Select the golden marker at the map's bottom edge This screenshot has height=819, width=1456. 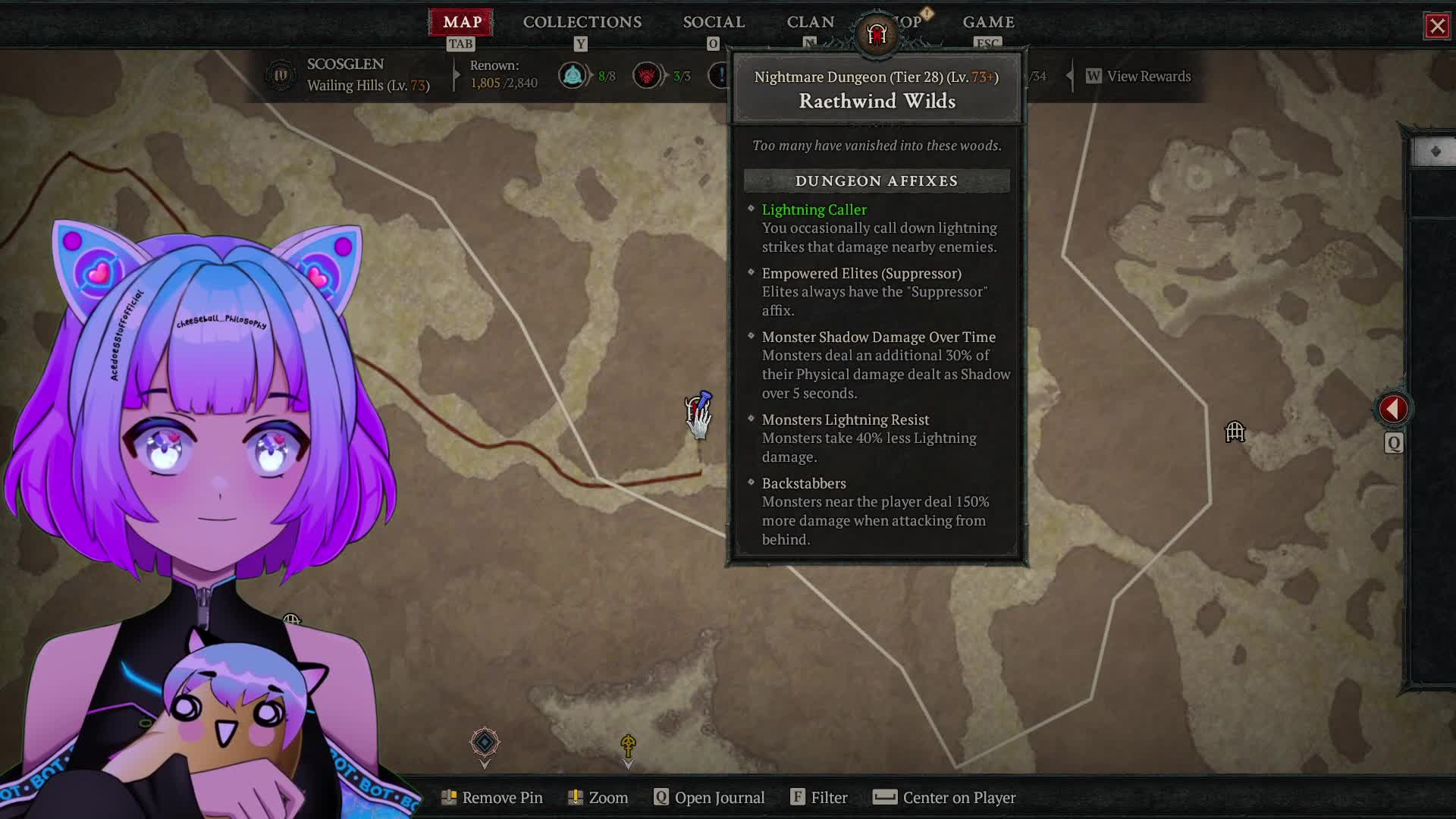tap(628, 745)
